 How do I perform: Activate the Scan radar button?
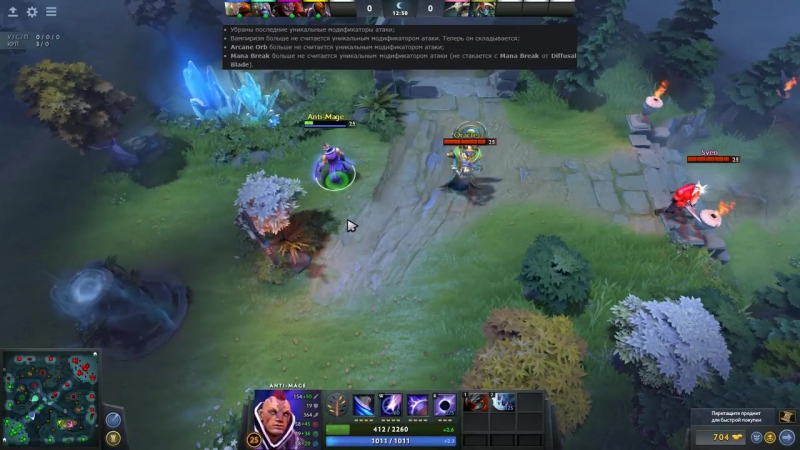coord(114,420)
